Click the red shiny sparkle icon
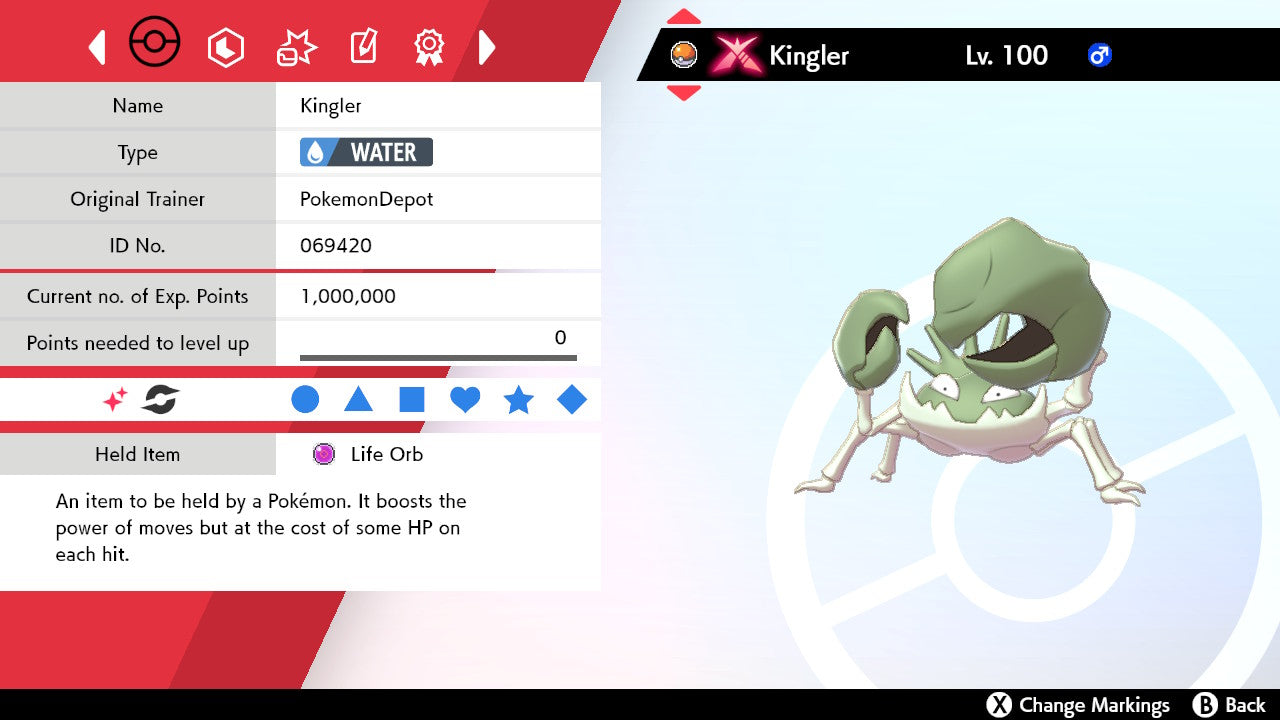The height and width of the screenshot is (720, 1280). click(x=115, y=401)
